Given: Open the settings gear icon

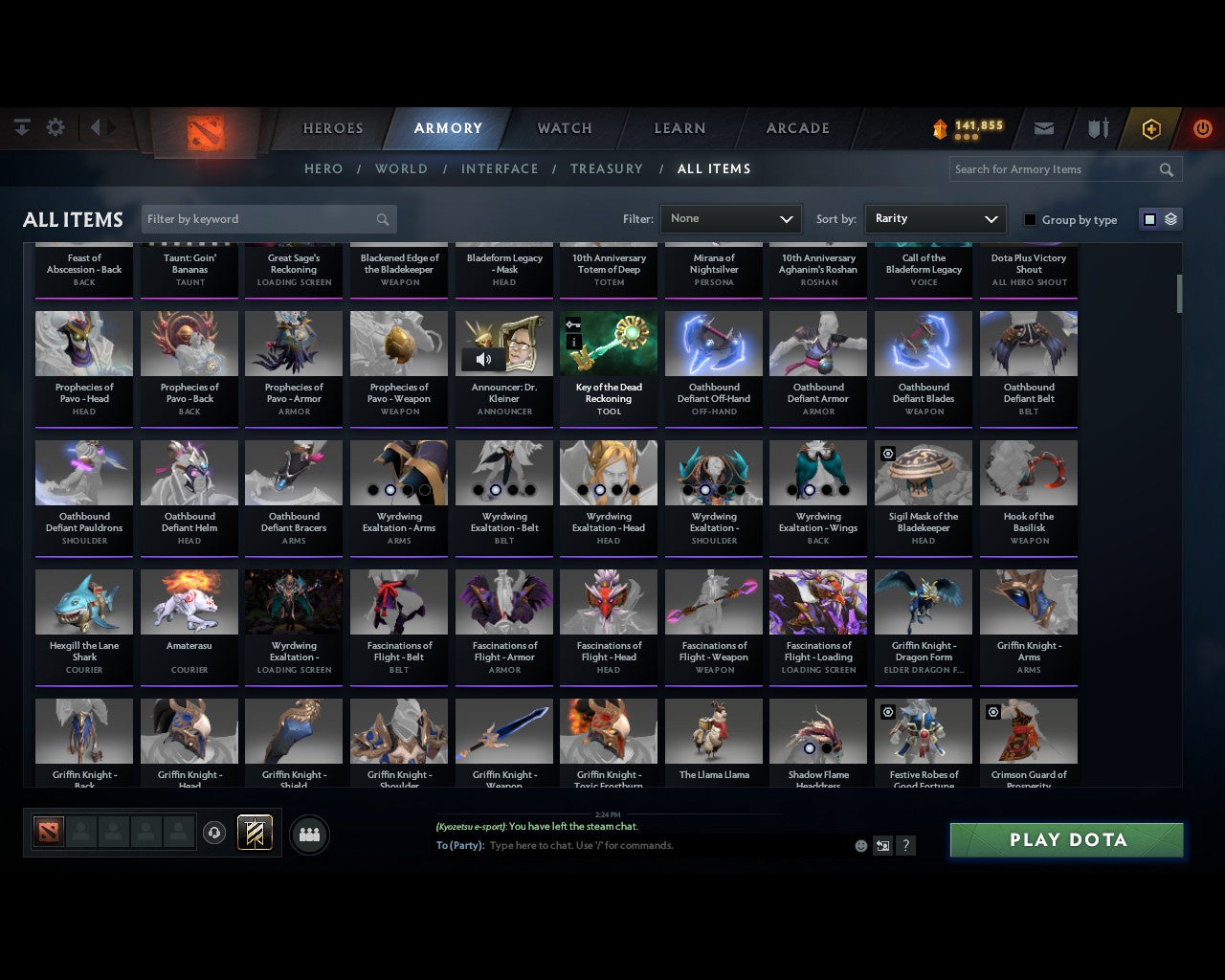Looking at the screenshot, I should (x=56, y=126).
